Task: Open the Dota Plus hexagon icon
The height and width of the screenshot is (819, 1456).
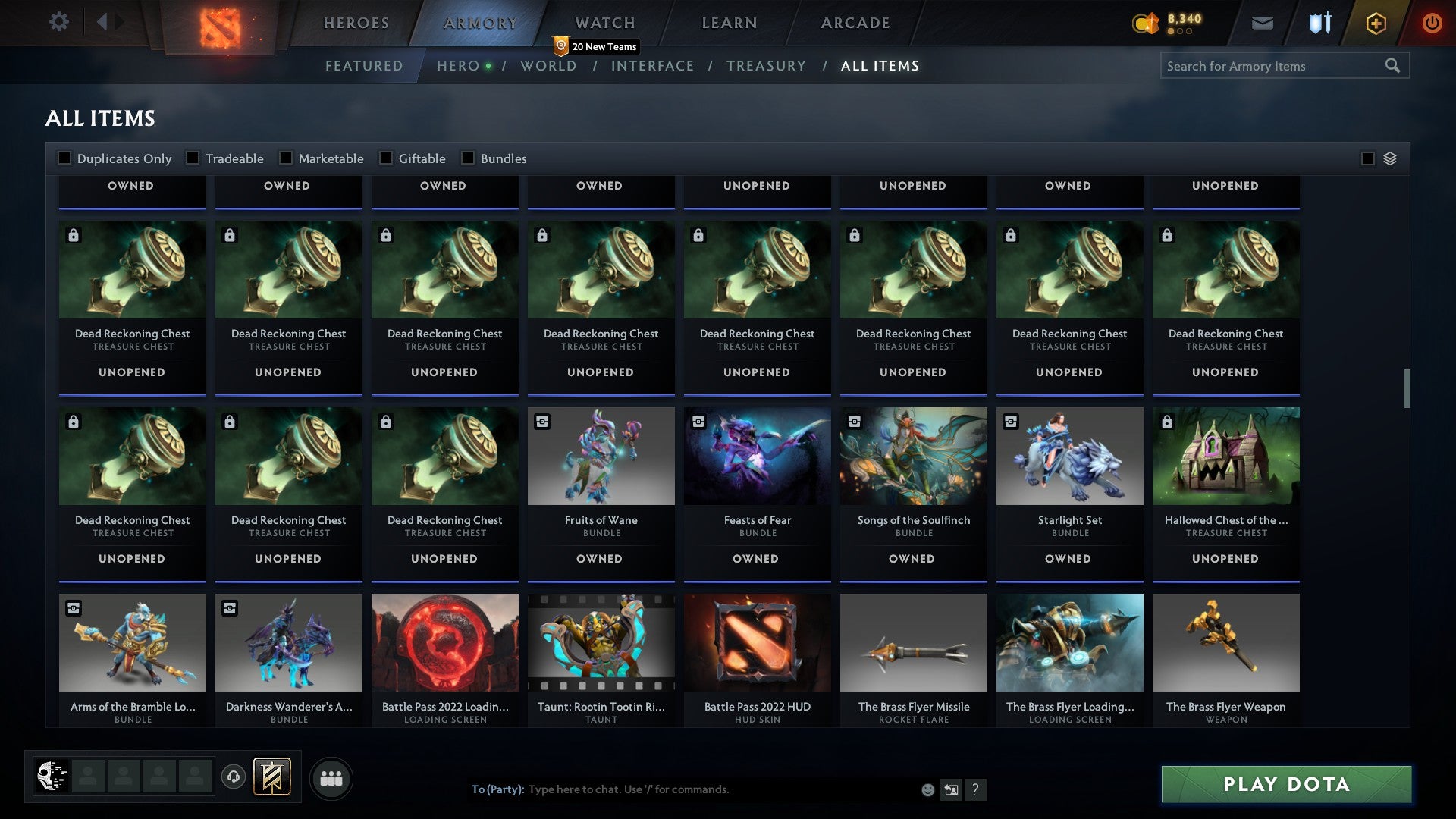Action: click(1376, 23)
